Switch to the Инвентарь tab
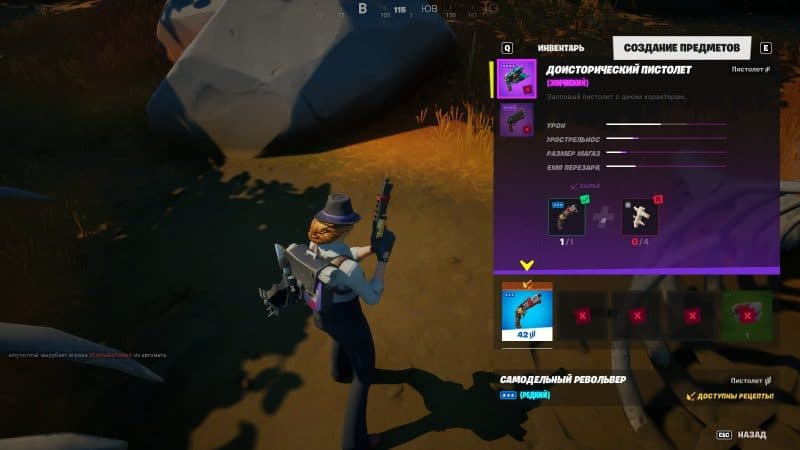800x450 pixels. click(560, 48)
